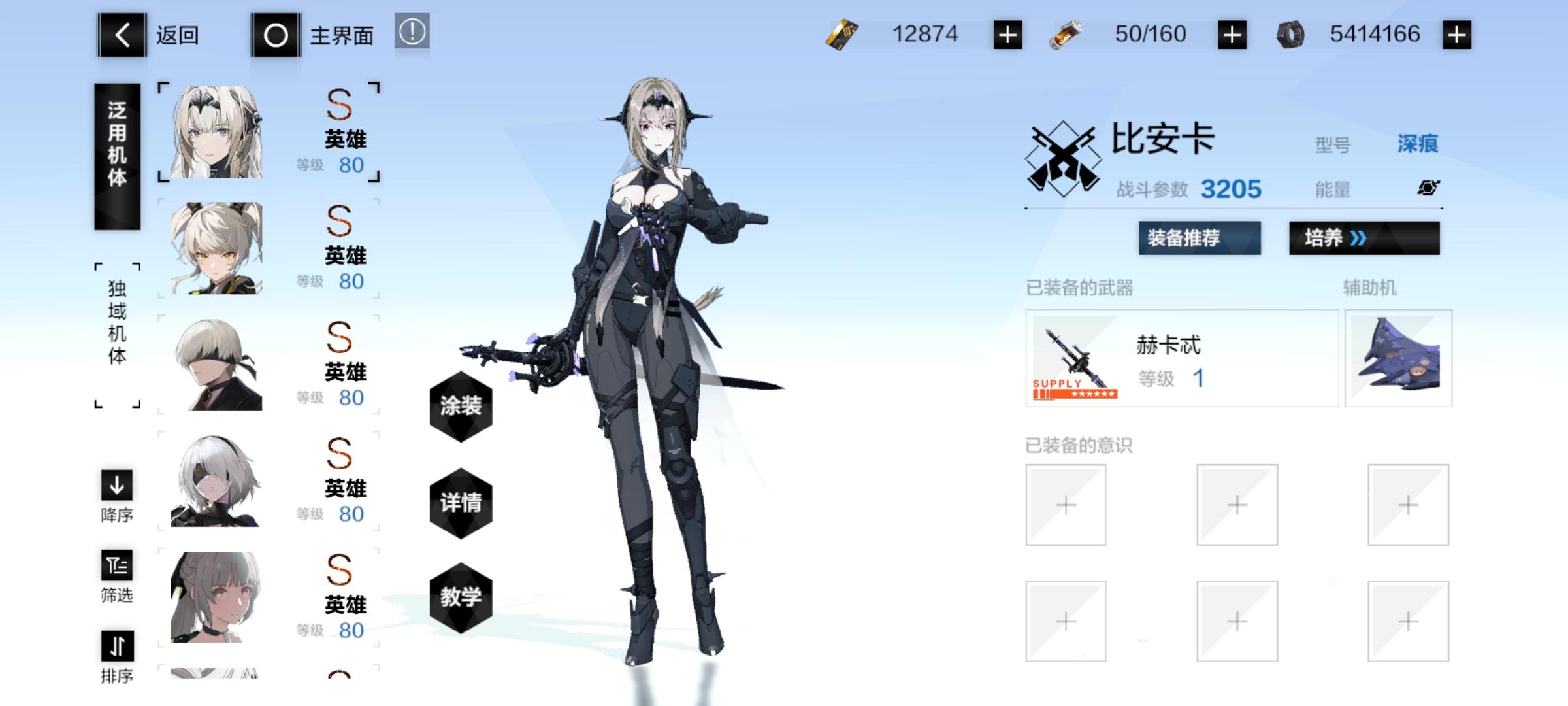
Task: Click the auxiliary machine thumbnail under 辅助机
Action: coord(1399,359)
